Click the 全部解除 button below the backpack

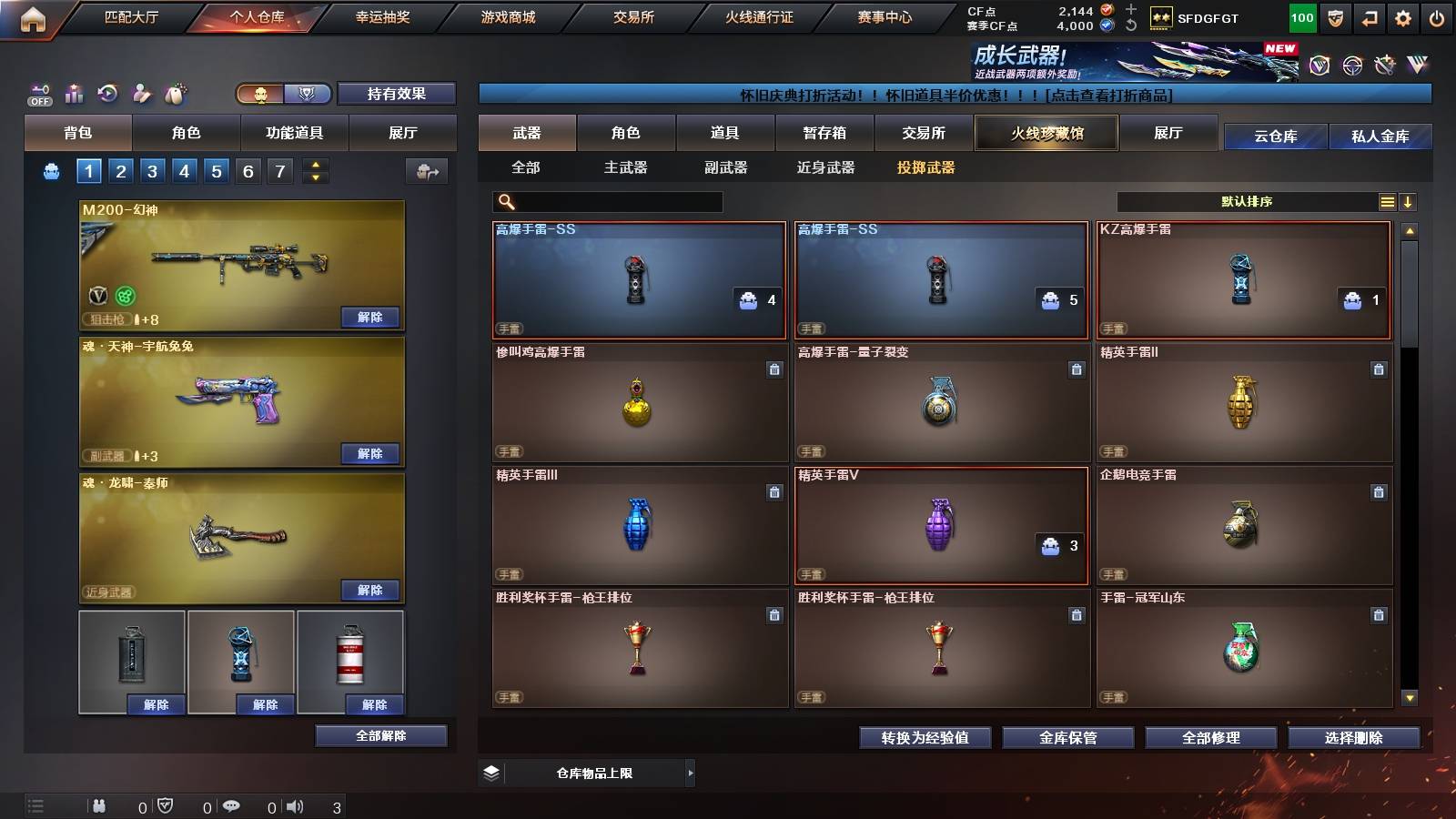click(380, 735)
